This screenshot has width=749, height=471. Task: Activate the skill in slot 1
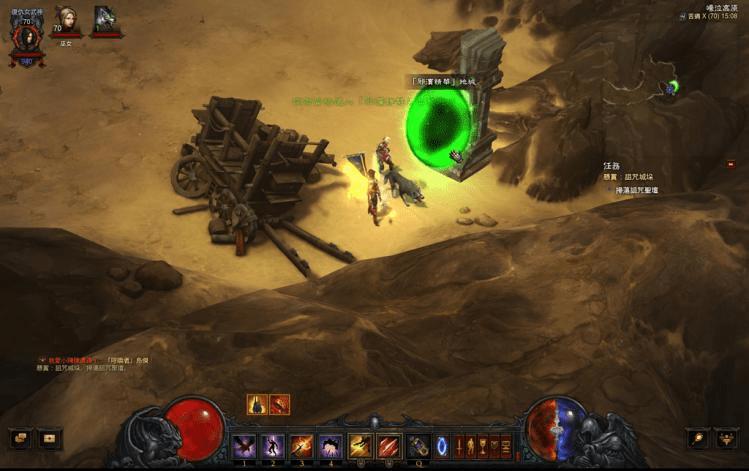coord(244,446)
